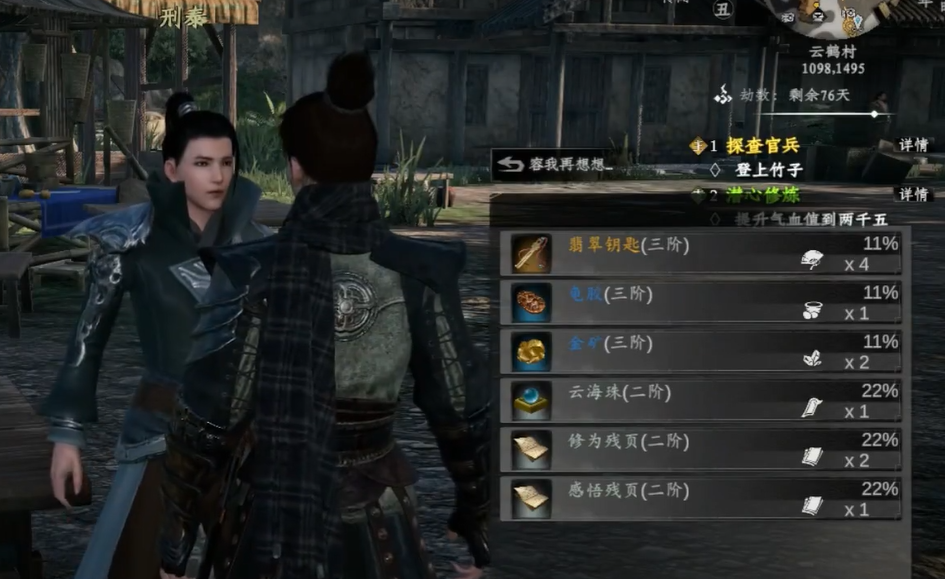Select the 翡翠钥匙 (三阶) item row
This screenshot has width=945, height=579.
[702, 254]
